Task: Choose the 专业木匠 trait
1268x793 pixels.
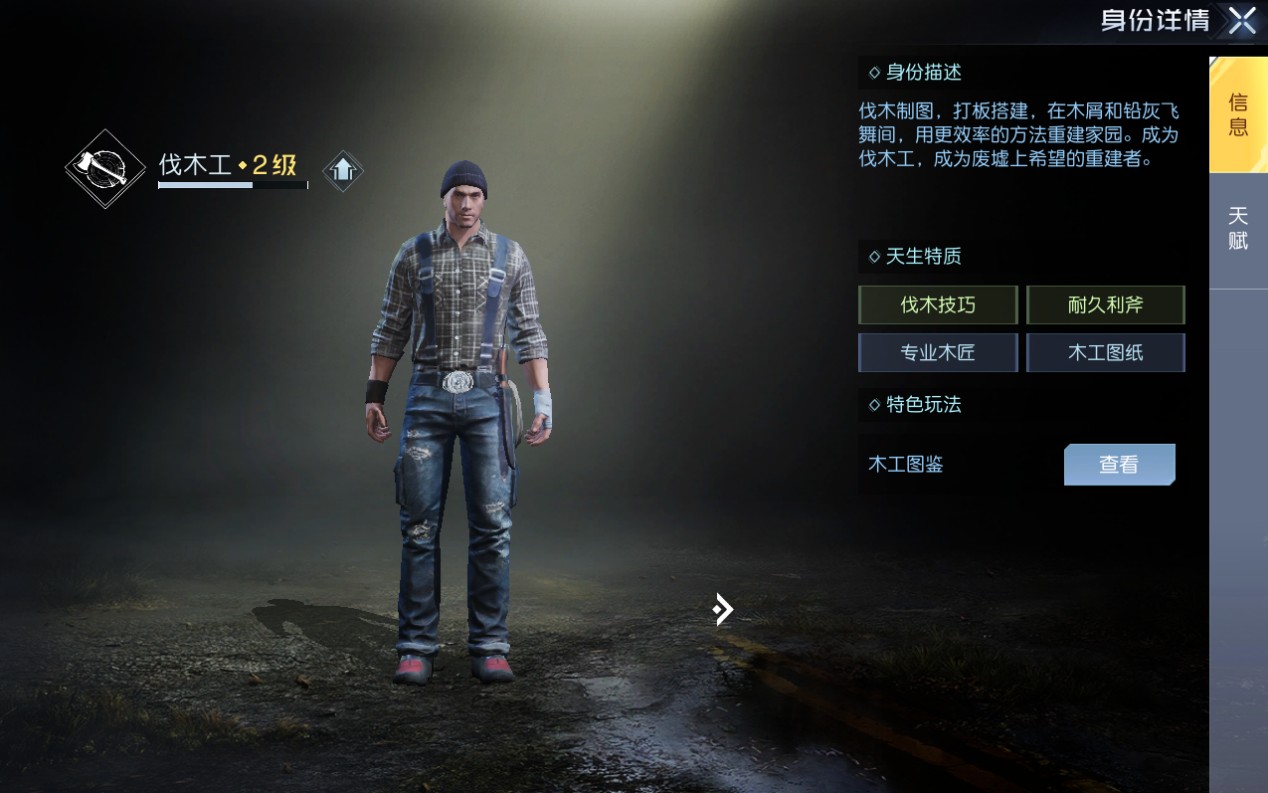Action: click(938, 353)
